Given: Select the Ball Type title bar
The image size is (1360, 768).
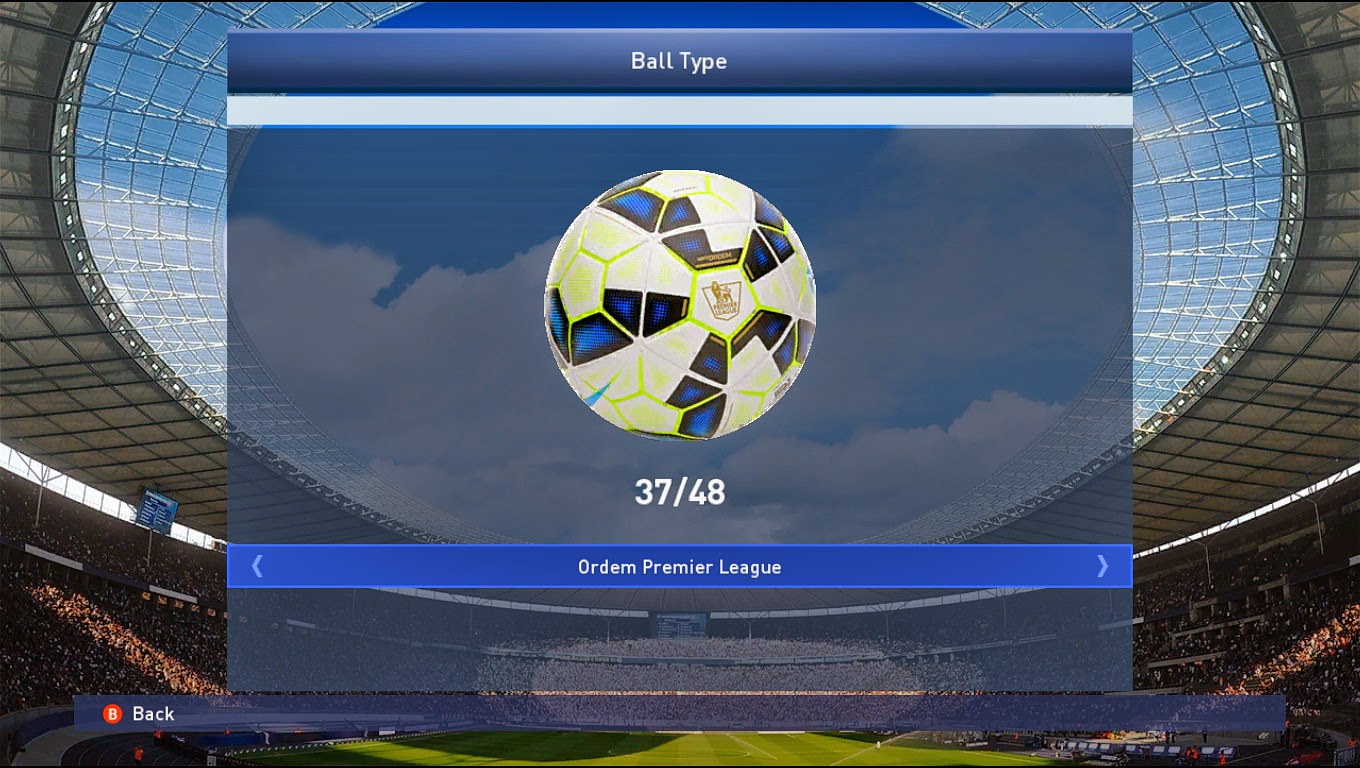Looking at the screenshot, I should click(x=680, y=61).
